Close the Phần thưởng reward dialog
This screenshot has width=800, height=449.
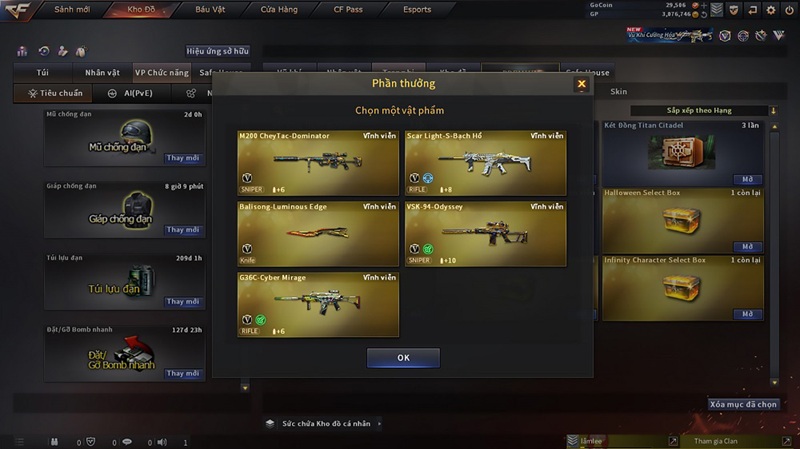581,85
